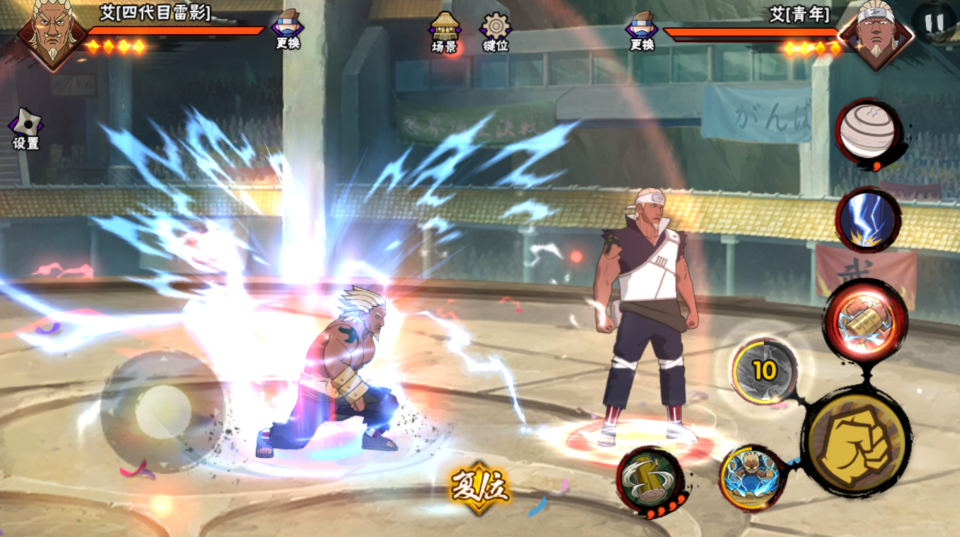Screen dimensions: 960x537
Task: Tap the skill on cooldown showing 10
Action: [765, 371]
